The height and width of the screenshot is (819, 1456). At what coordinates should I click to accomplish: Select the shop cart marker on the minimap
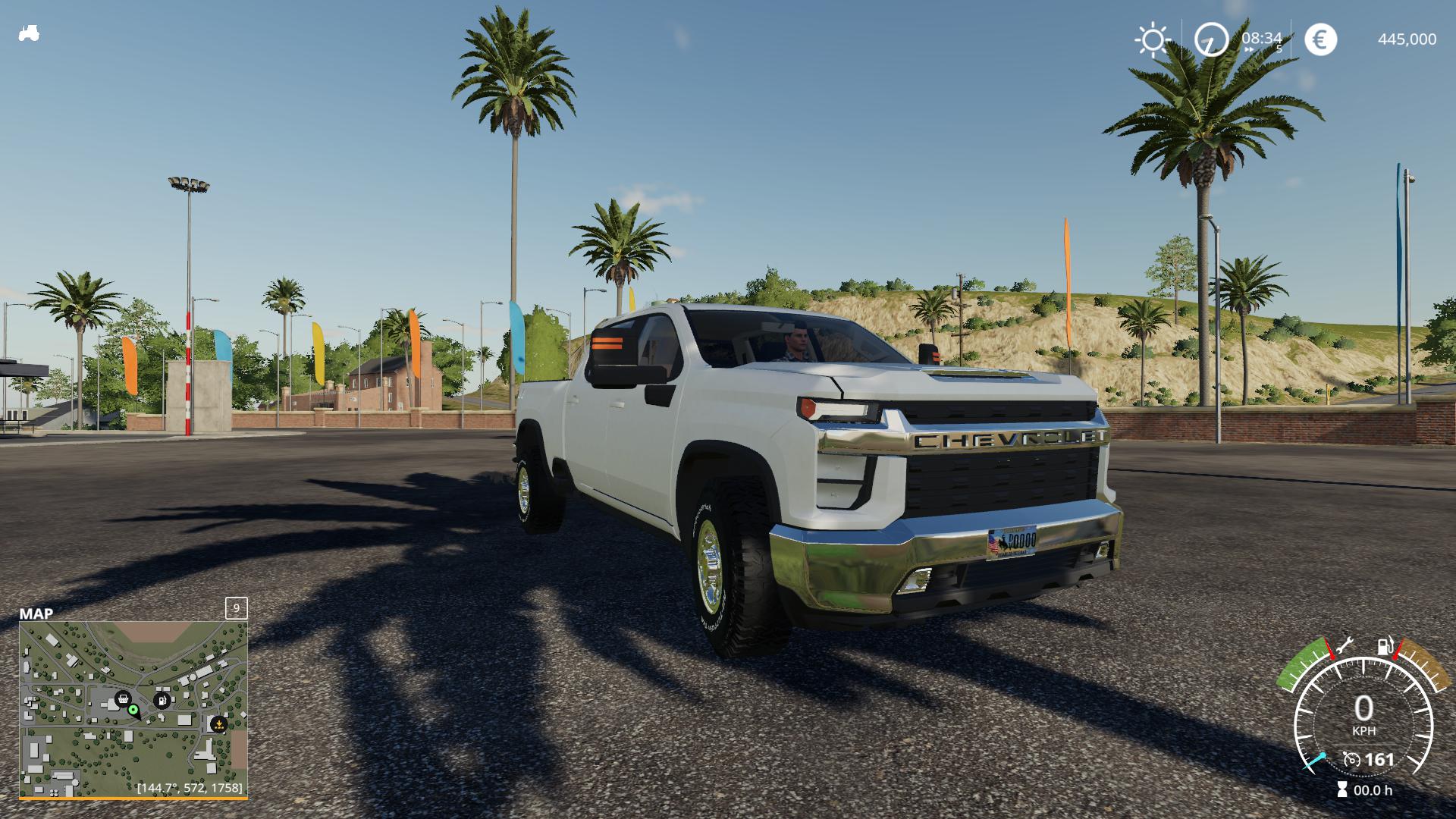point(122,698)
